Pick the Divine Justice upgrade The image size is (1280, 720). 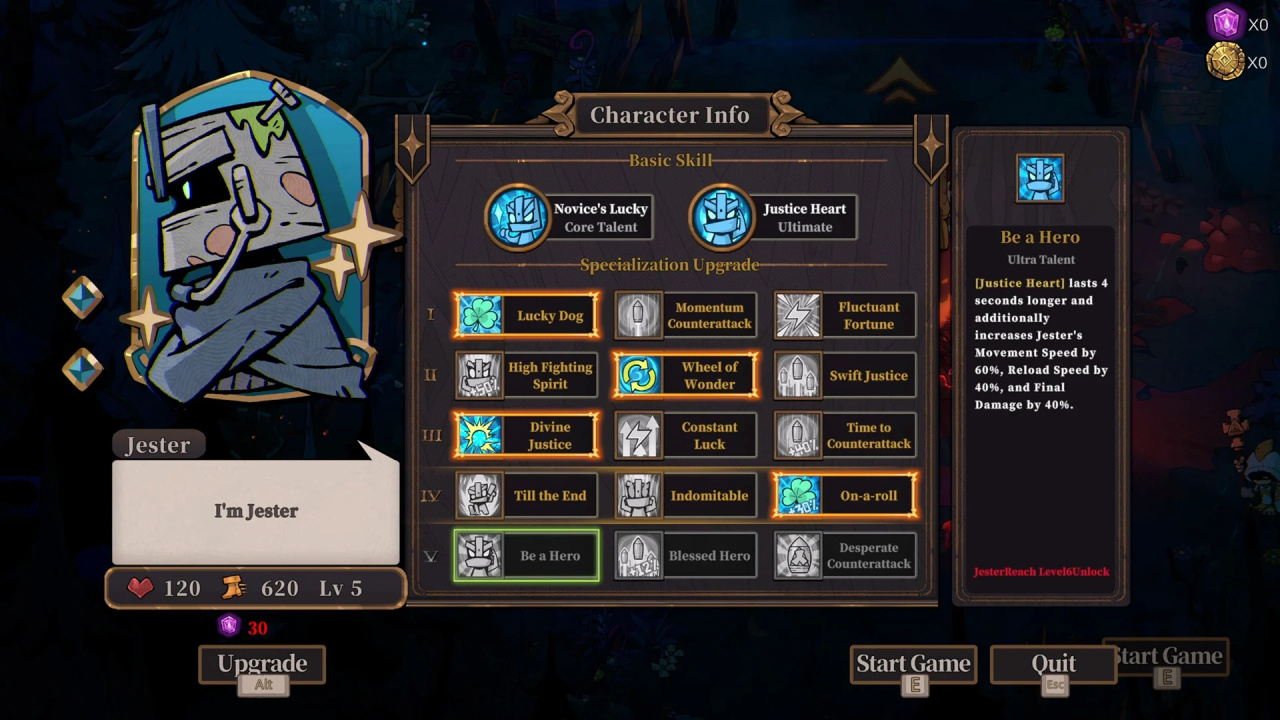pyautogui.click(x=527, y=436)
